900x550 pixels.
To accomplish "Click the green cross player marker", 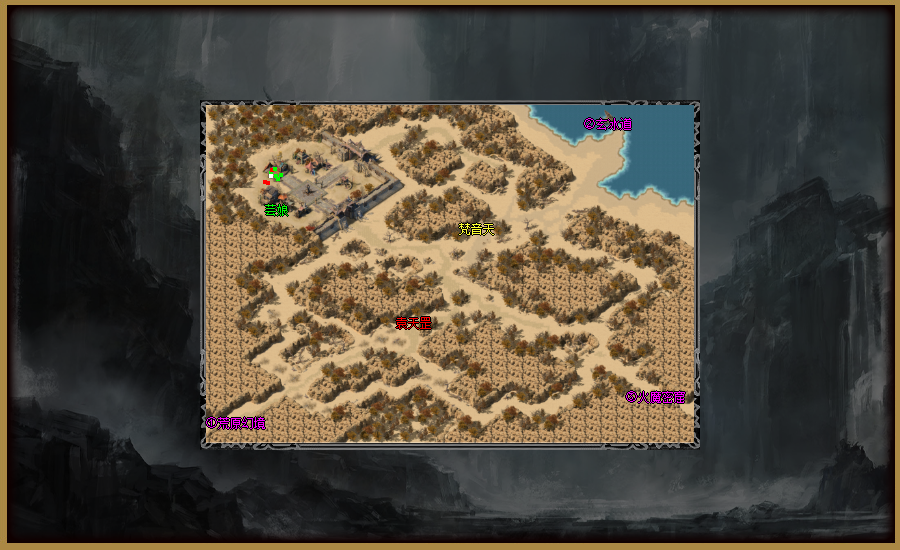I will 276,176.
